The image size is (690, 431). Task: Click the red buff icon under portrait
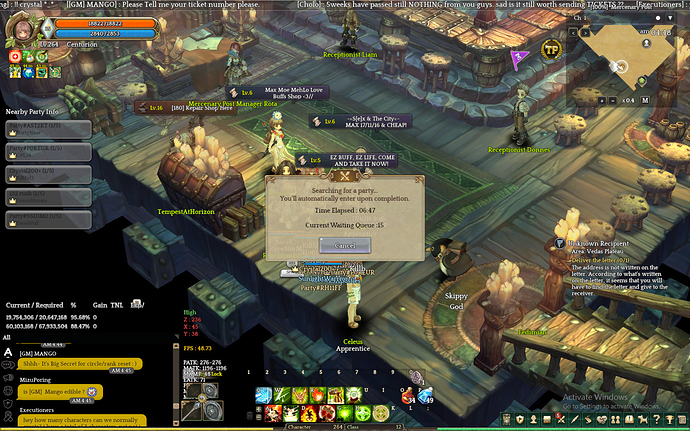16,57
